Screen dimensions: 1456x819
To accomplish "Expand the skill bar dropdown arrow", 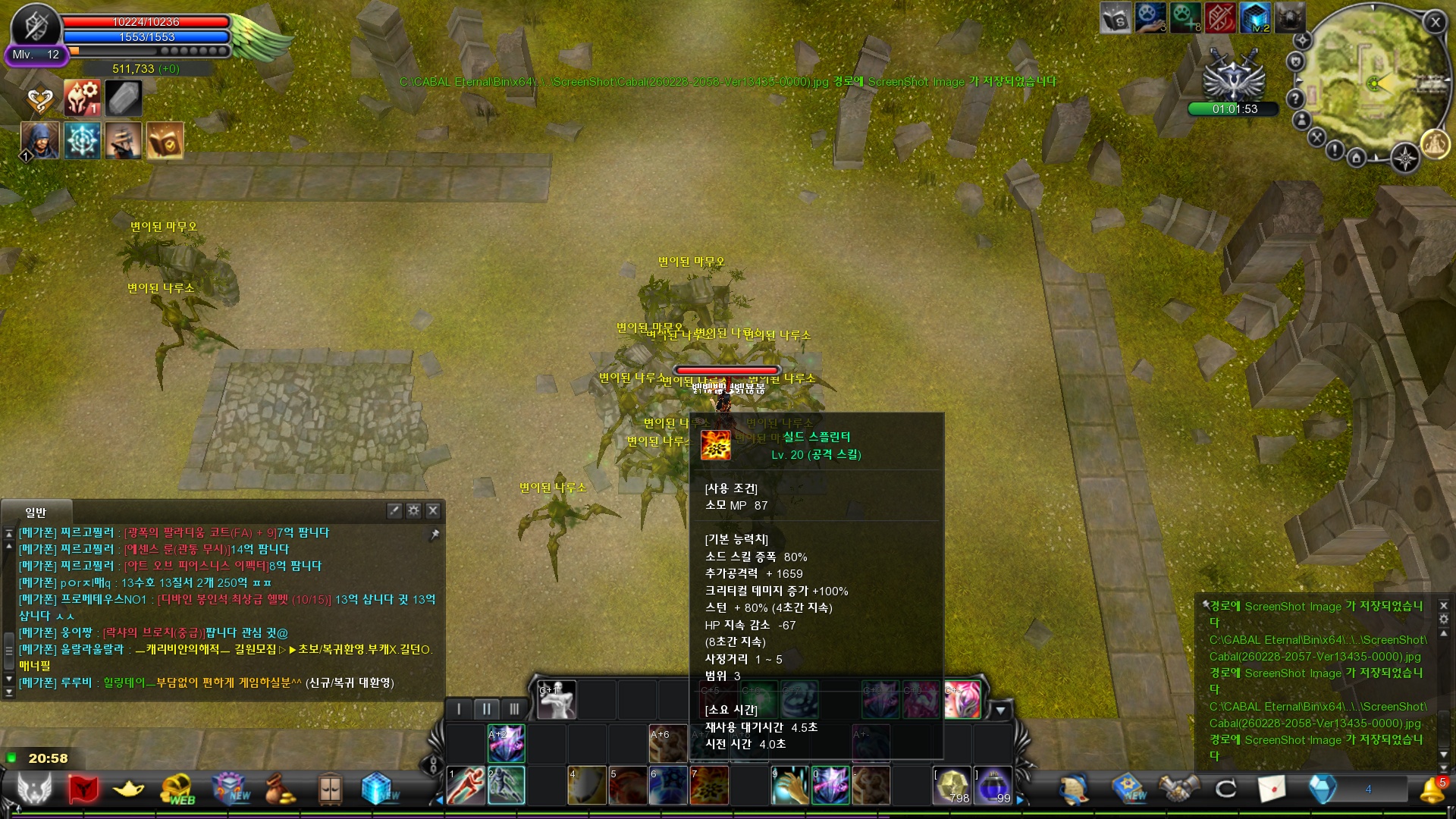I will click(x=1001, y=711).
